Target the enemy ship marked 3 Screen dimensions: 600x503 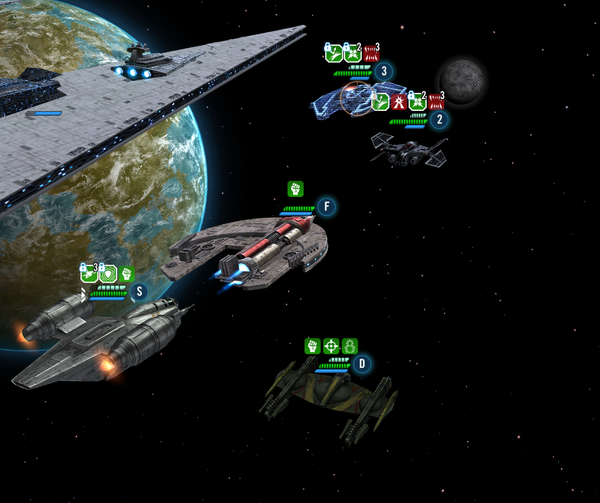(350, 98)
